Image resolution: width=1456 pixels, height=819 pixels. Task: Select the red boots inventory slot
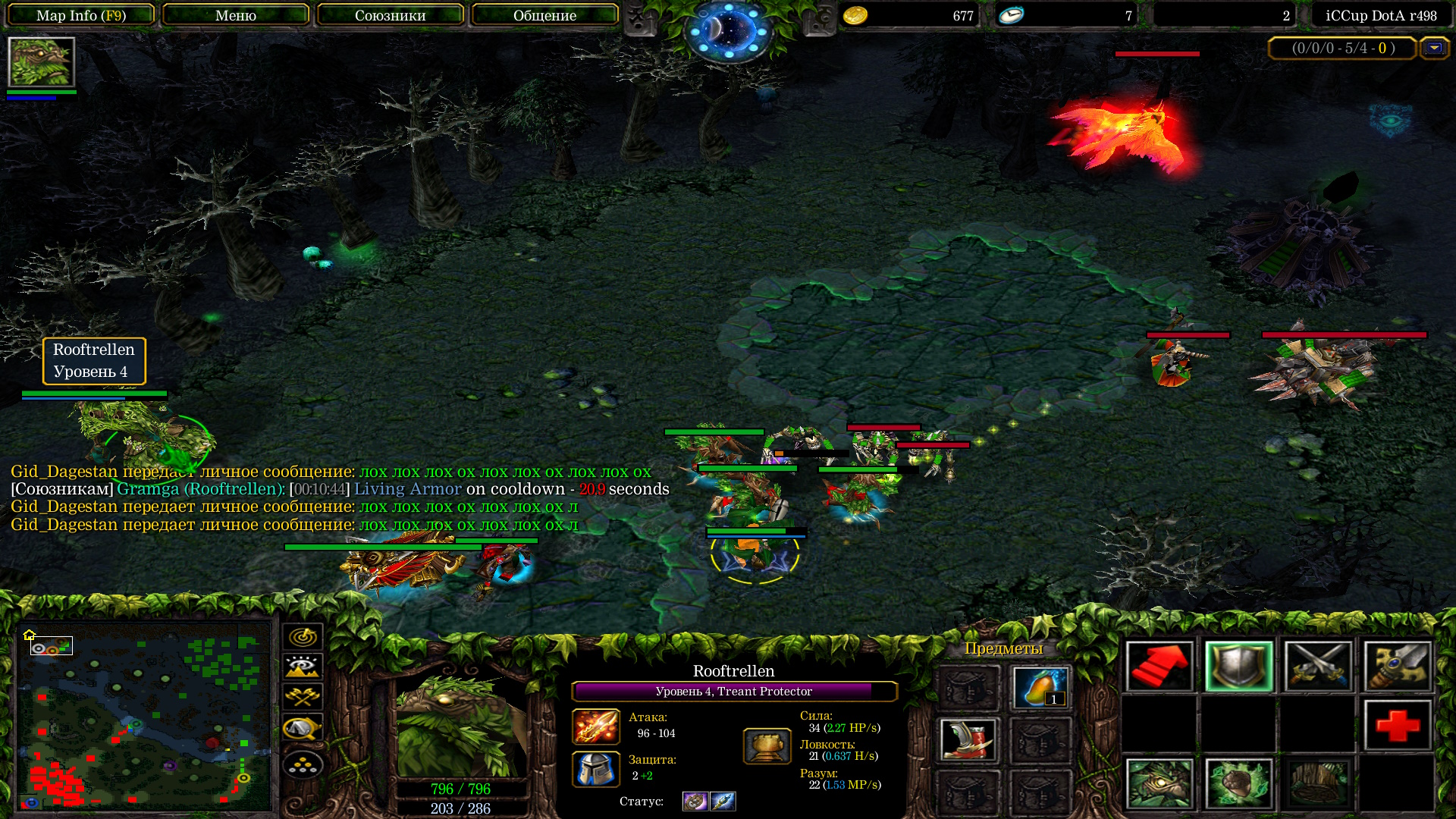967,739
